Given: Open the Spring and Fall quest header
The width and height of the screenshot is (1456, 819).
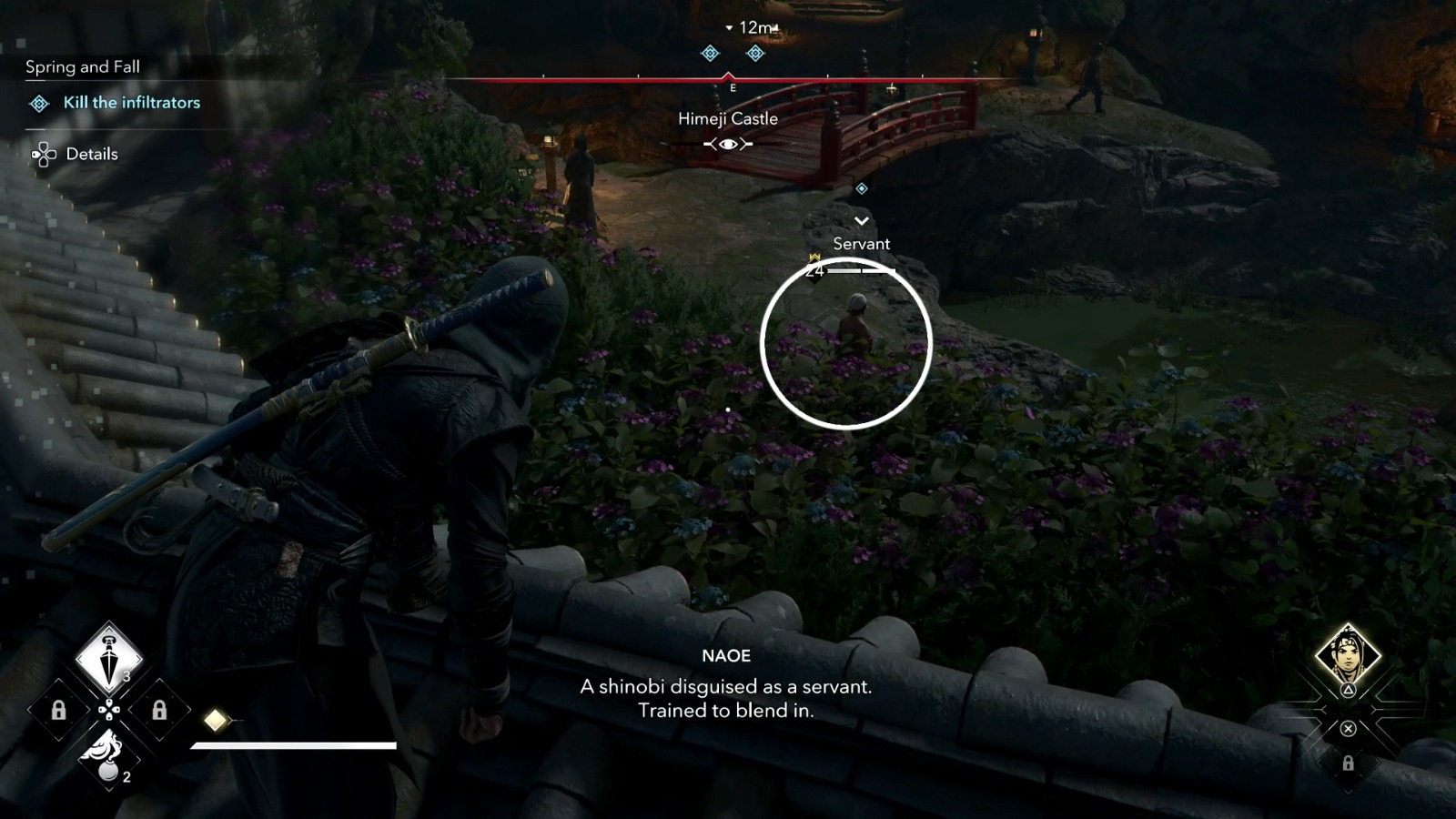Looking at the screenshot, I should pos(81,66).
